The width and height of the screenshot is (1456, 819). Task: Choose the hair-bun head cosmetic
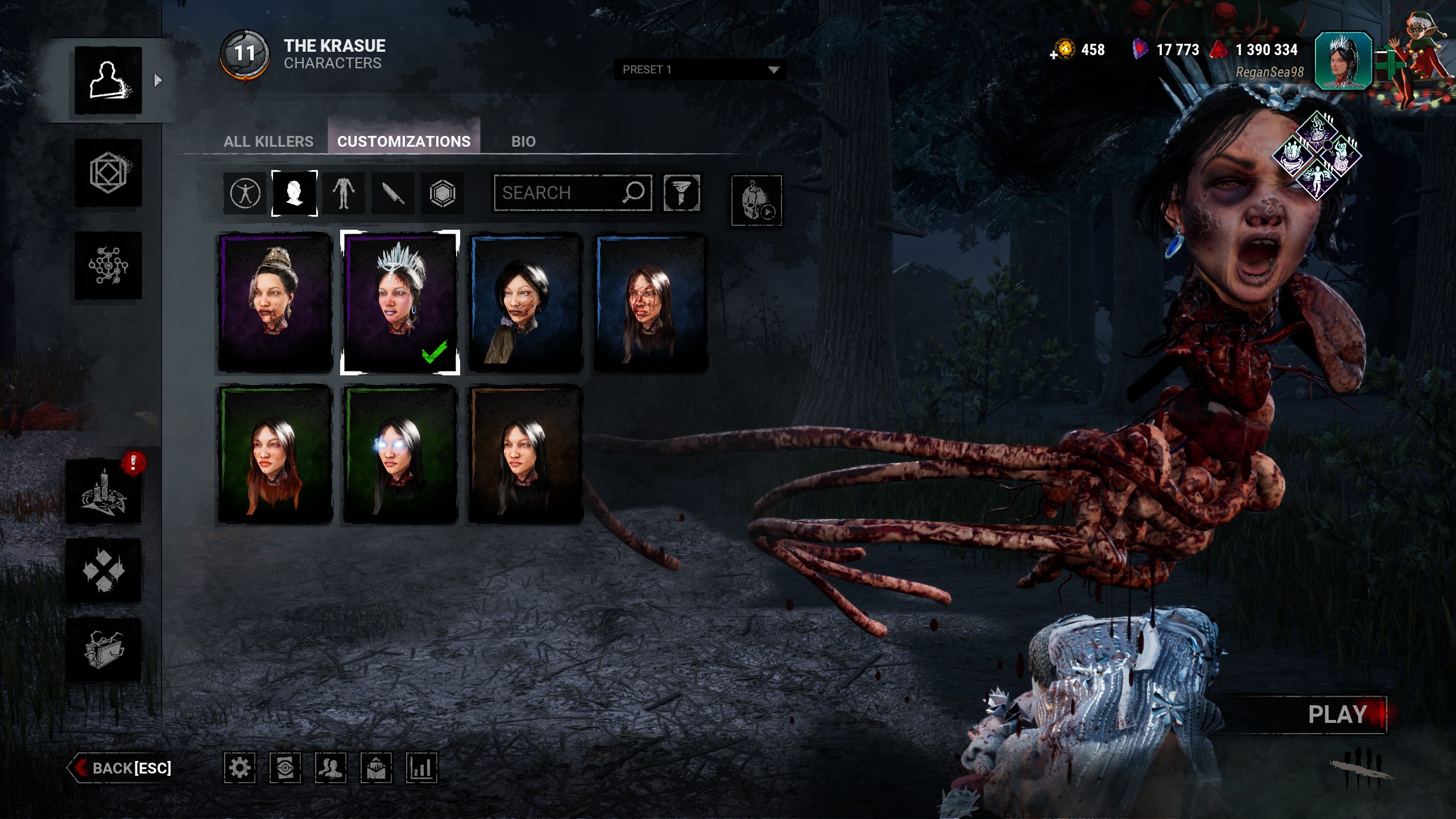pos(275,302)
